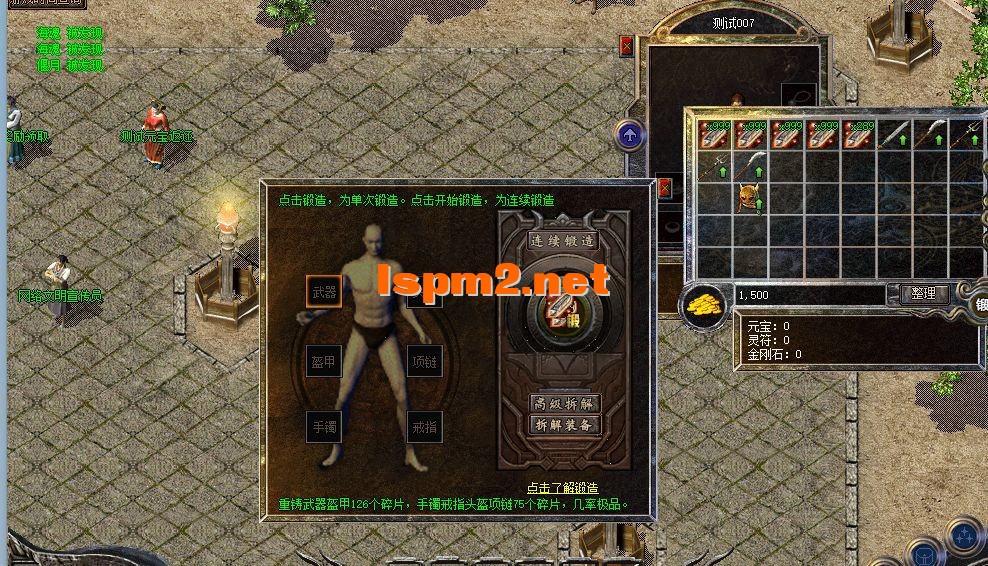Close the 测试007 character panel
Image resolution: width=988 pixels, height=566 pixels.
coord(627,46)
